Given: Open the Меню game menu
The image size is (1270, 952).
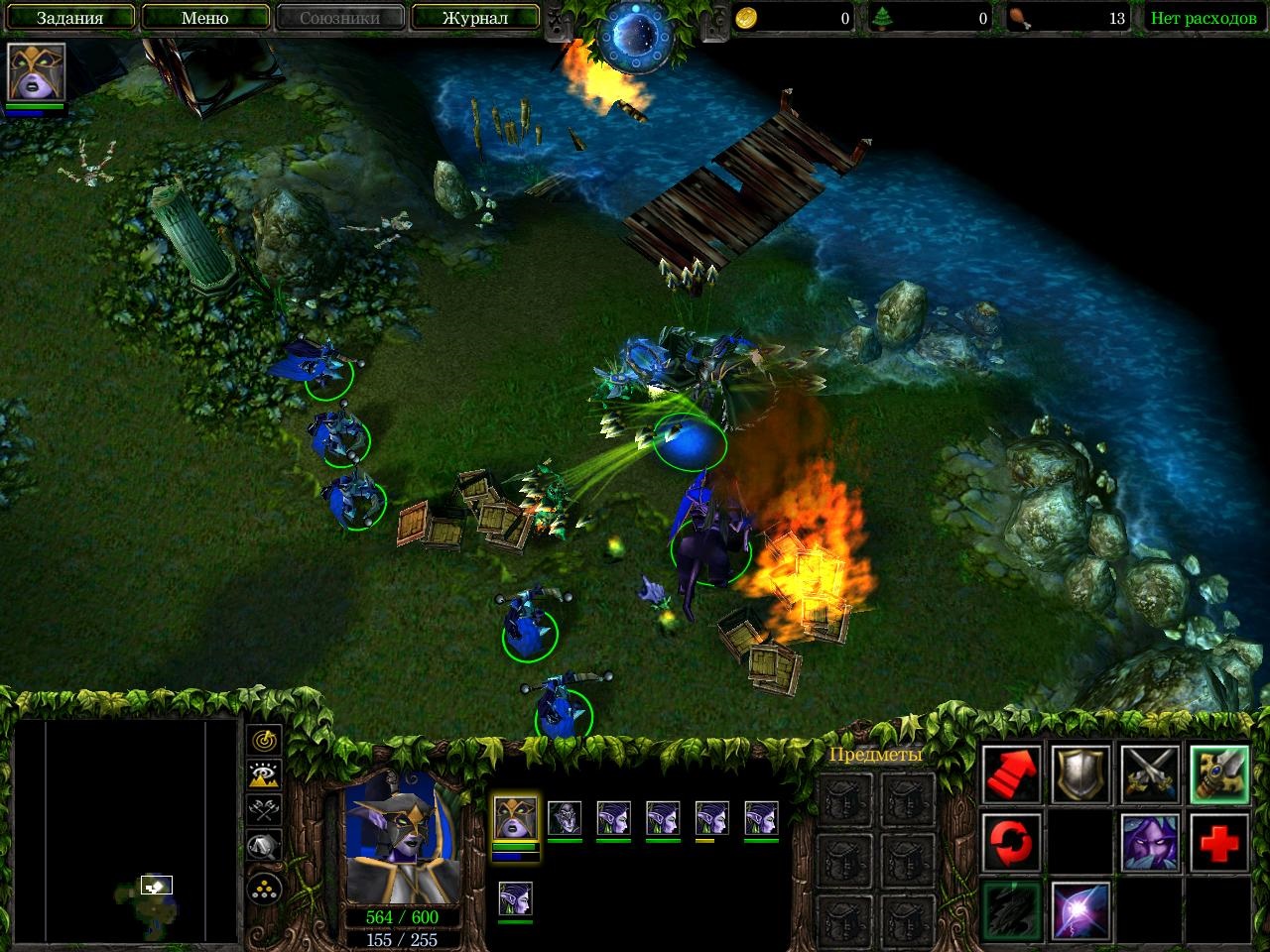Looking at the screenshot, I should click(204, 18).
